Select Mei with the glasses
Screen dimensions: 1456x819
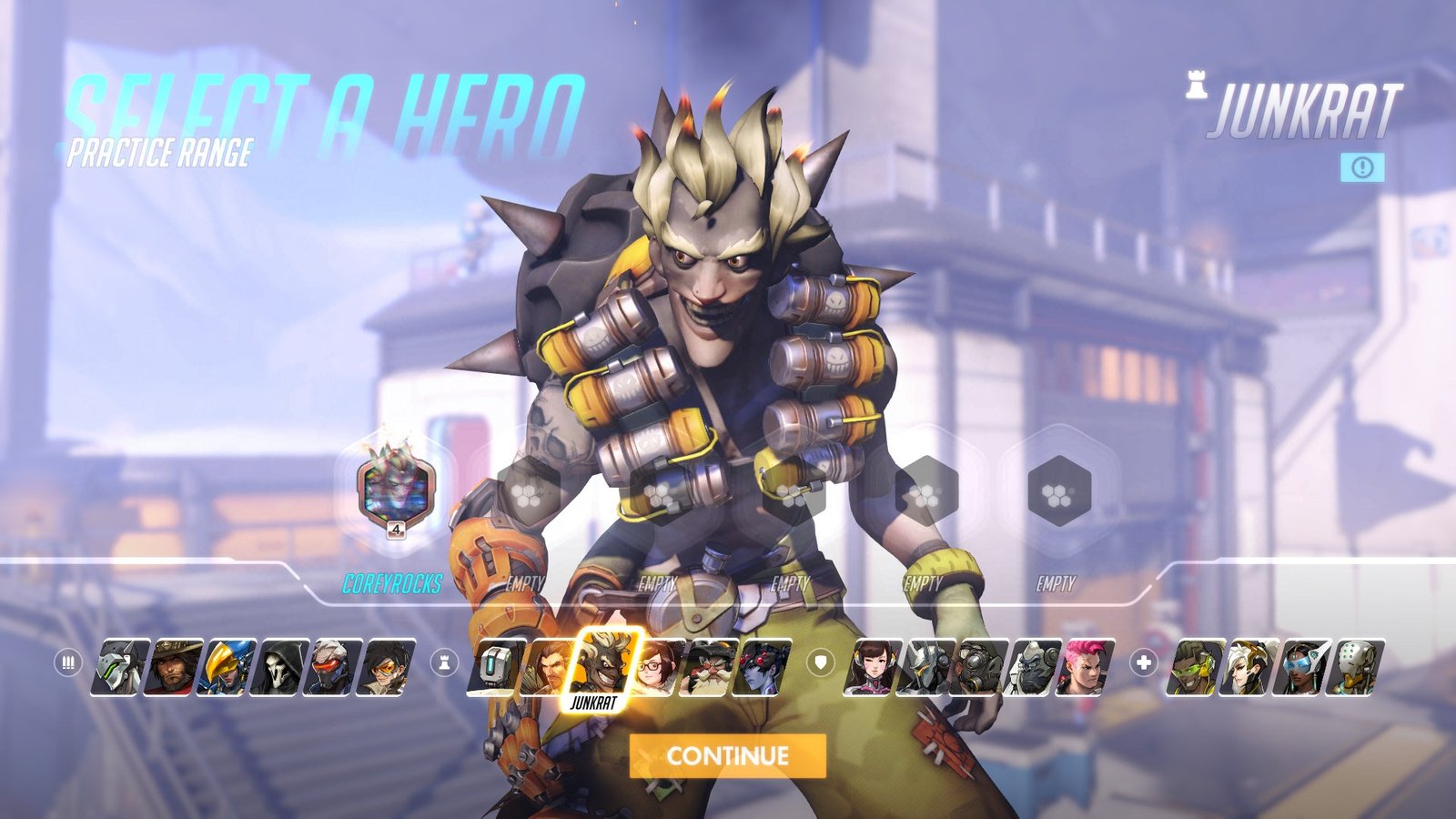658,667
